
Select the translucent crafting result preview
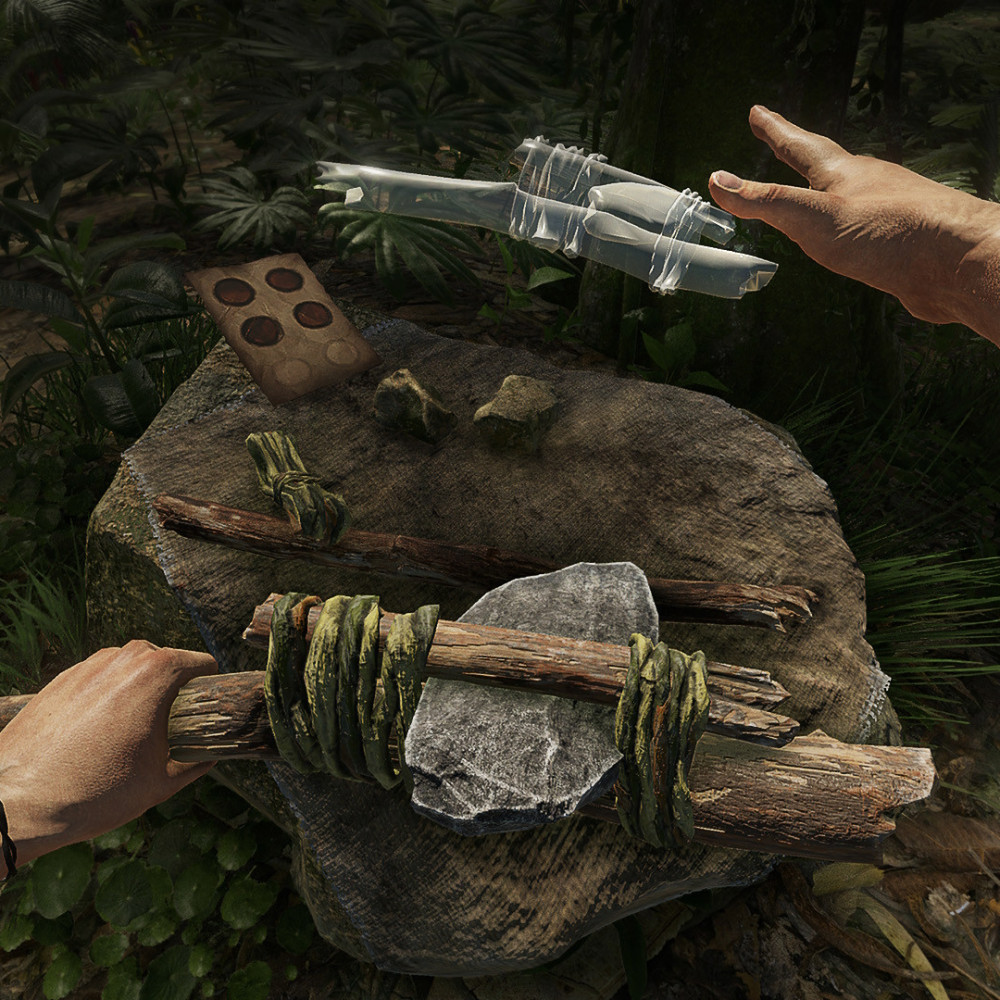tap(548, 214)
